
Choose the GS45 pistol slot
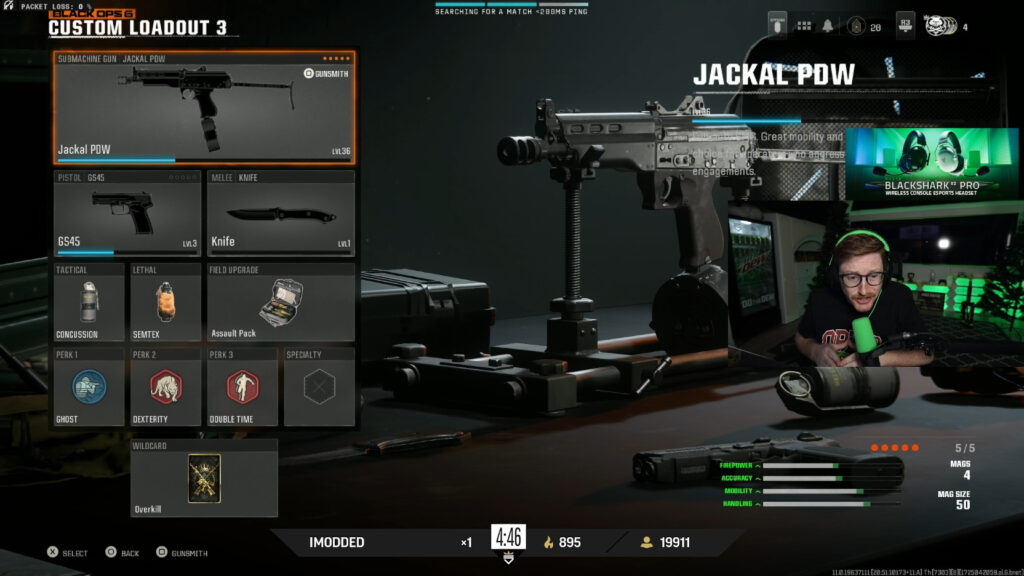pos(128,213)
